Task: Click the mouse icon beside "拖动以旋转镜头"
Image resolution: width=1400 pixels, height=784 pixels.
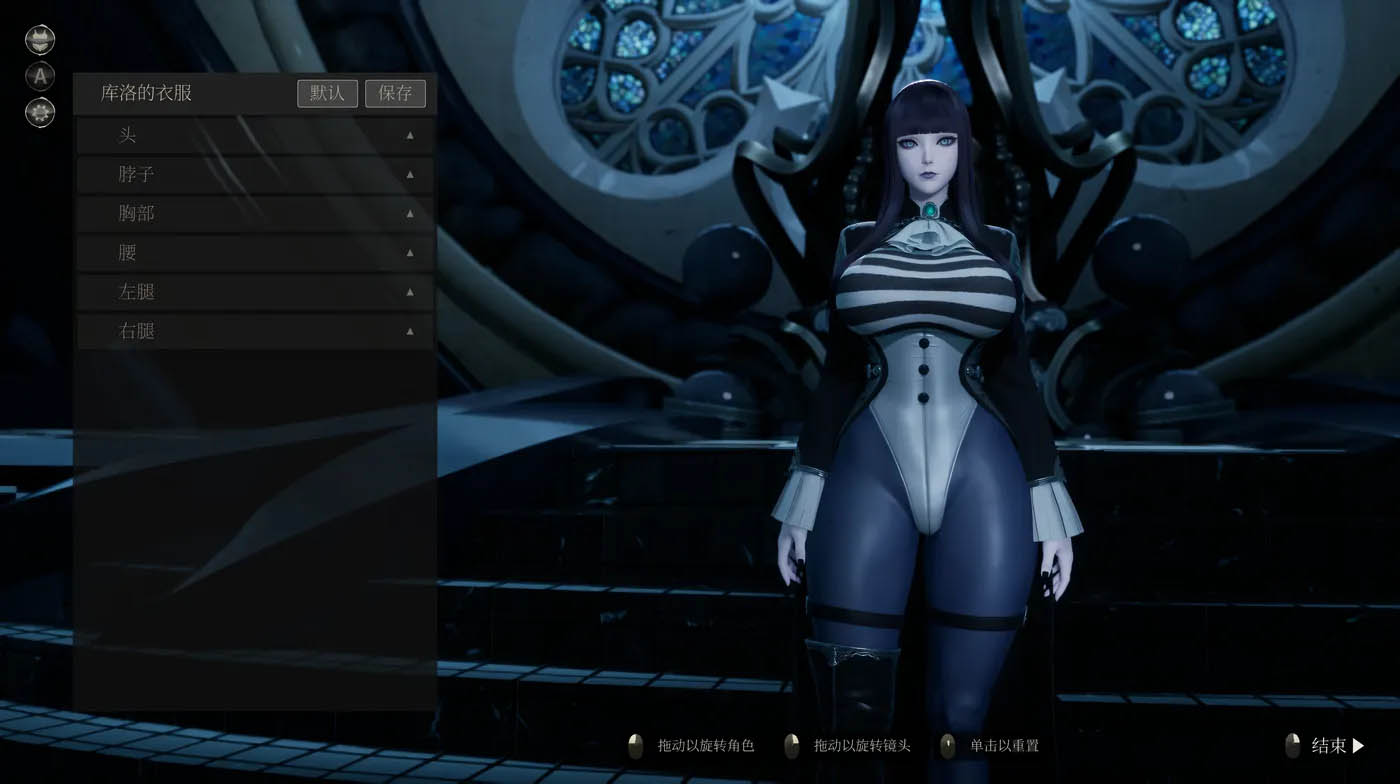Action: 791,745
